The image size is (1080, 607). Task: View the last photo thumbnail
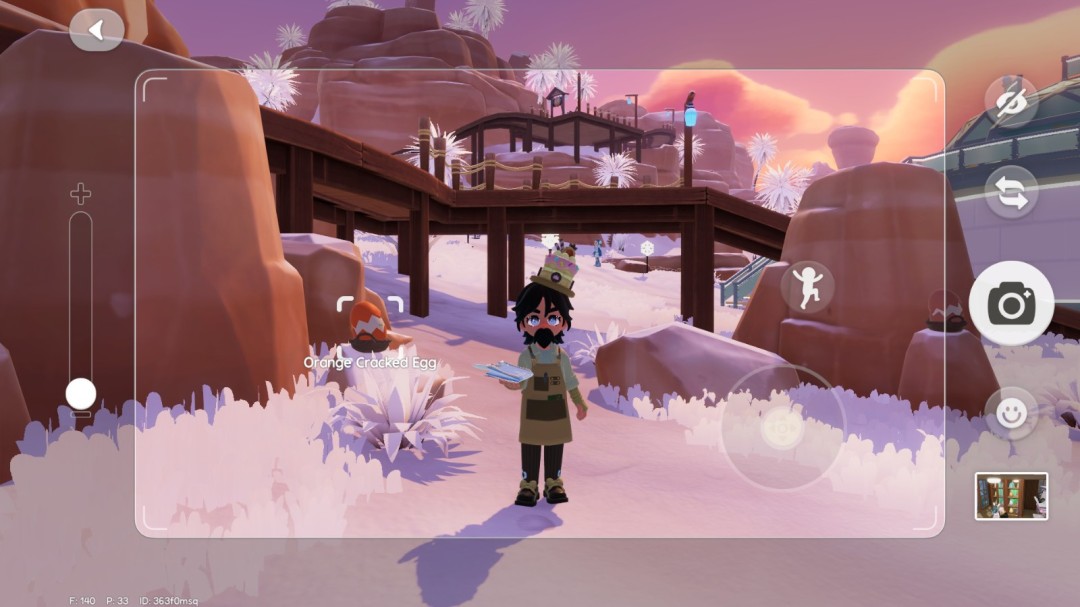pyautogui.click(x=1011, y=496)
